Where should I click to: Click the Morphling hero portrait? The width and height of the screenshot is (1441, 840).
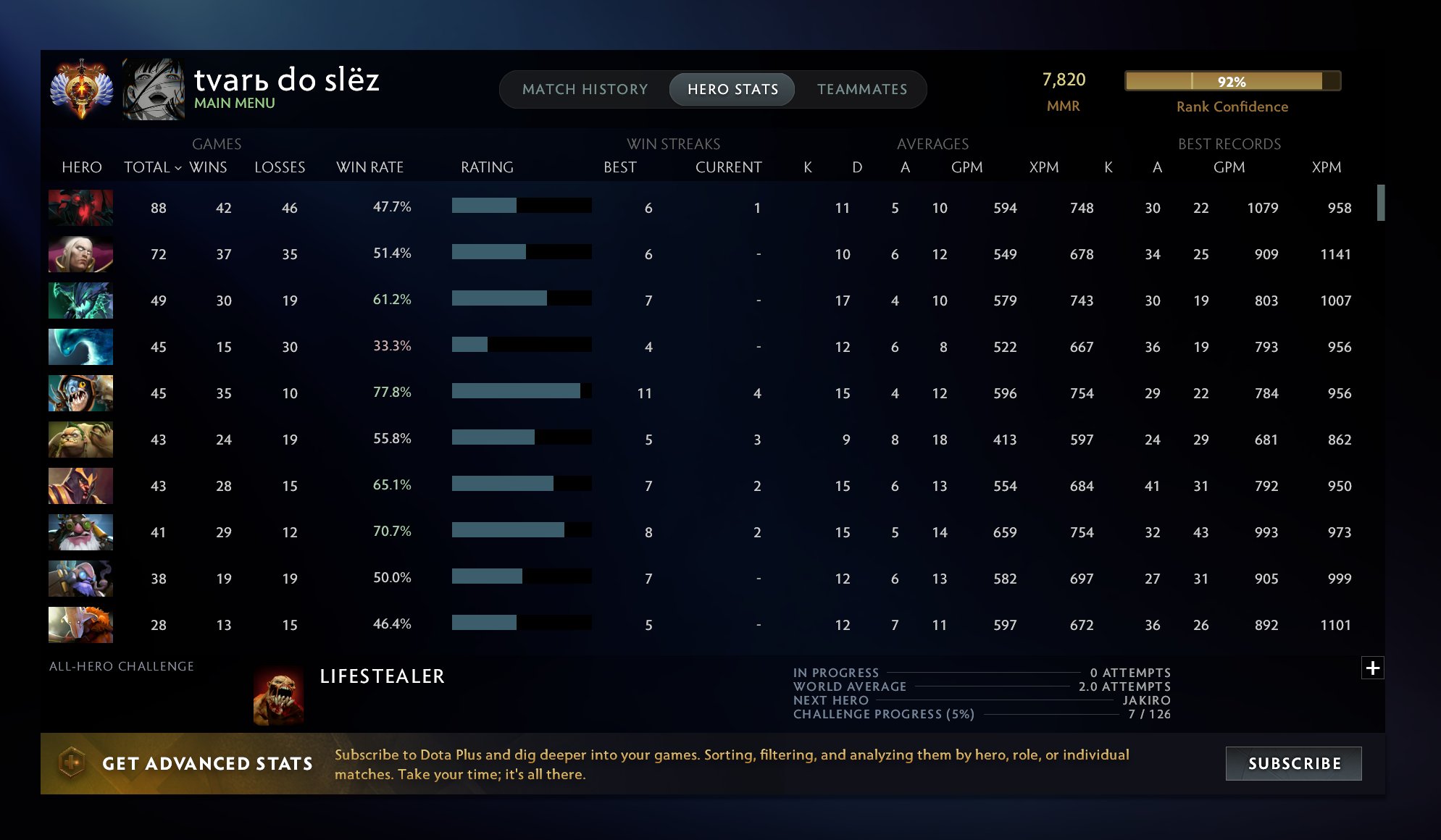click(80, 347)
